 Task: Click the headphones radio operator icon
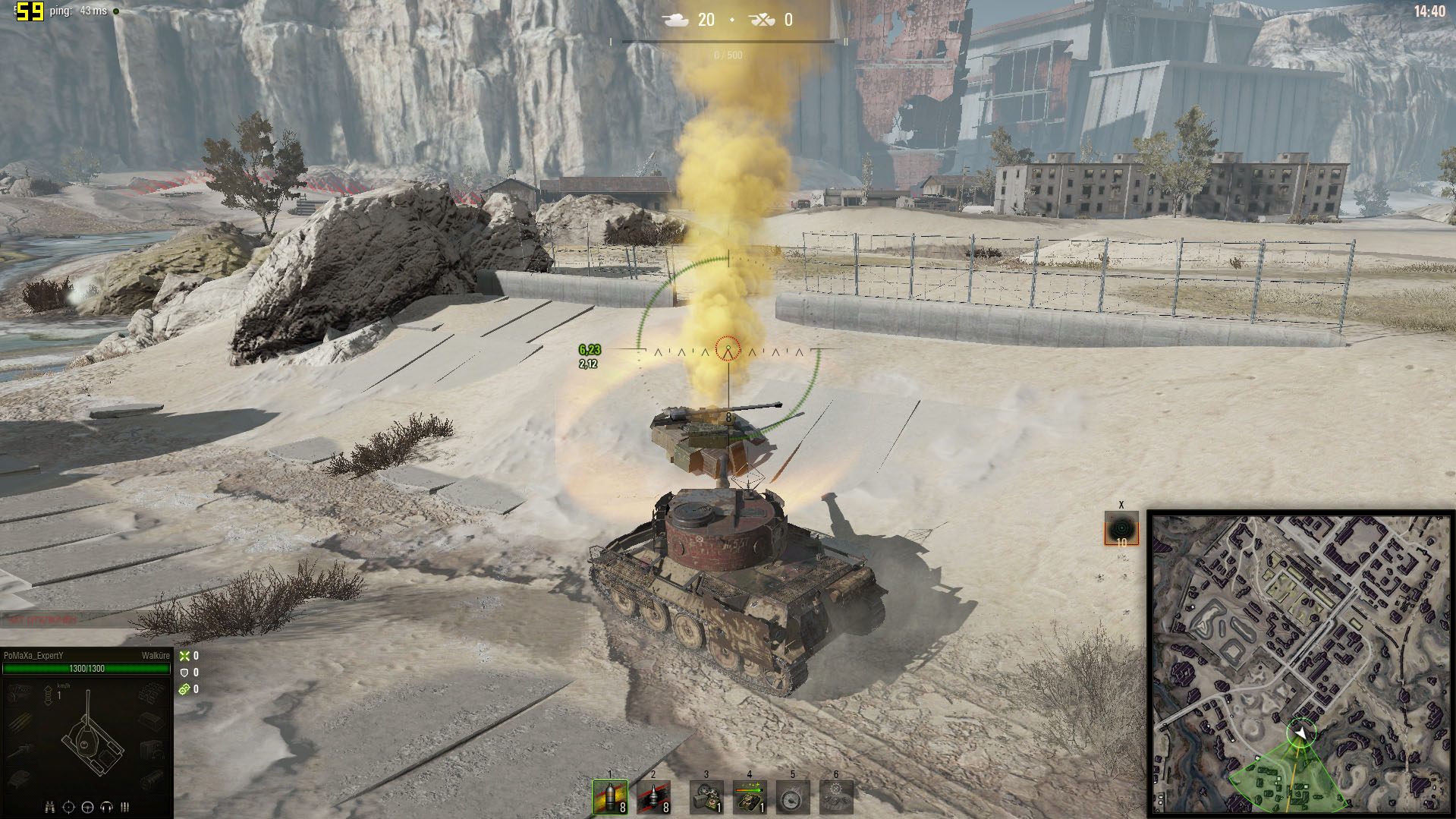[106, 807]
